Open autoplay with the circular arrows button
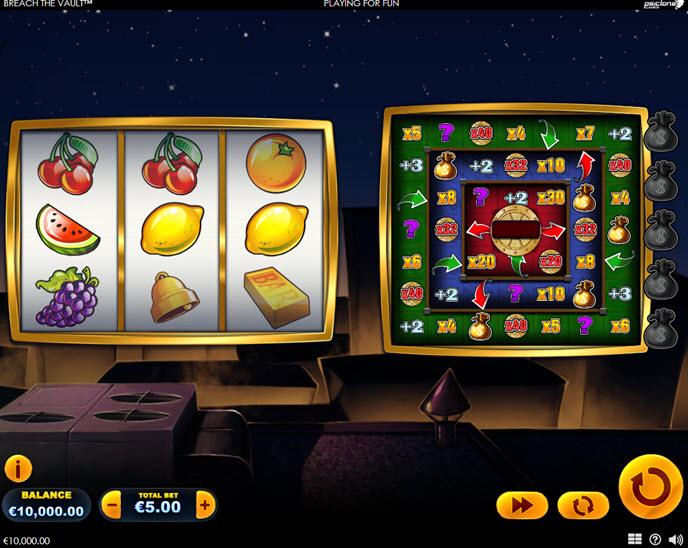 coord(583,505)
